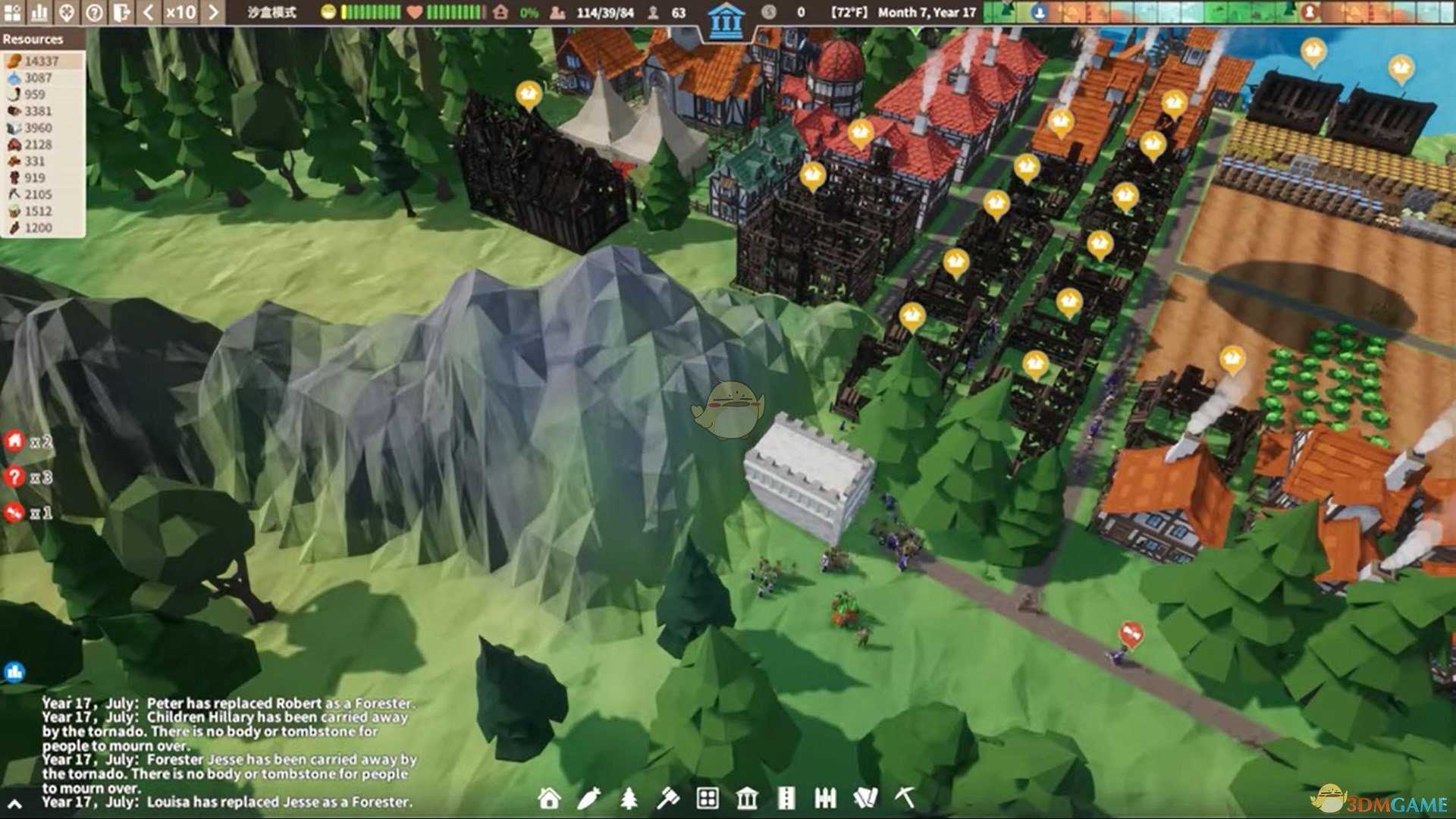Open the blue statistics button

pyautogui.click(x=14, y=672)
